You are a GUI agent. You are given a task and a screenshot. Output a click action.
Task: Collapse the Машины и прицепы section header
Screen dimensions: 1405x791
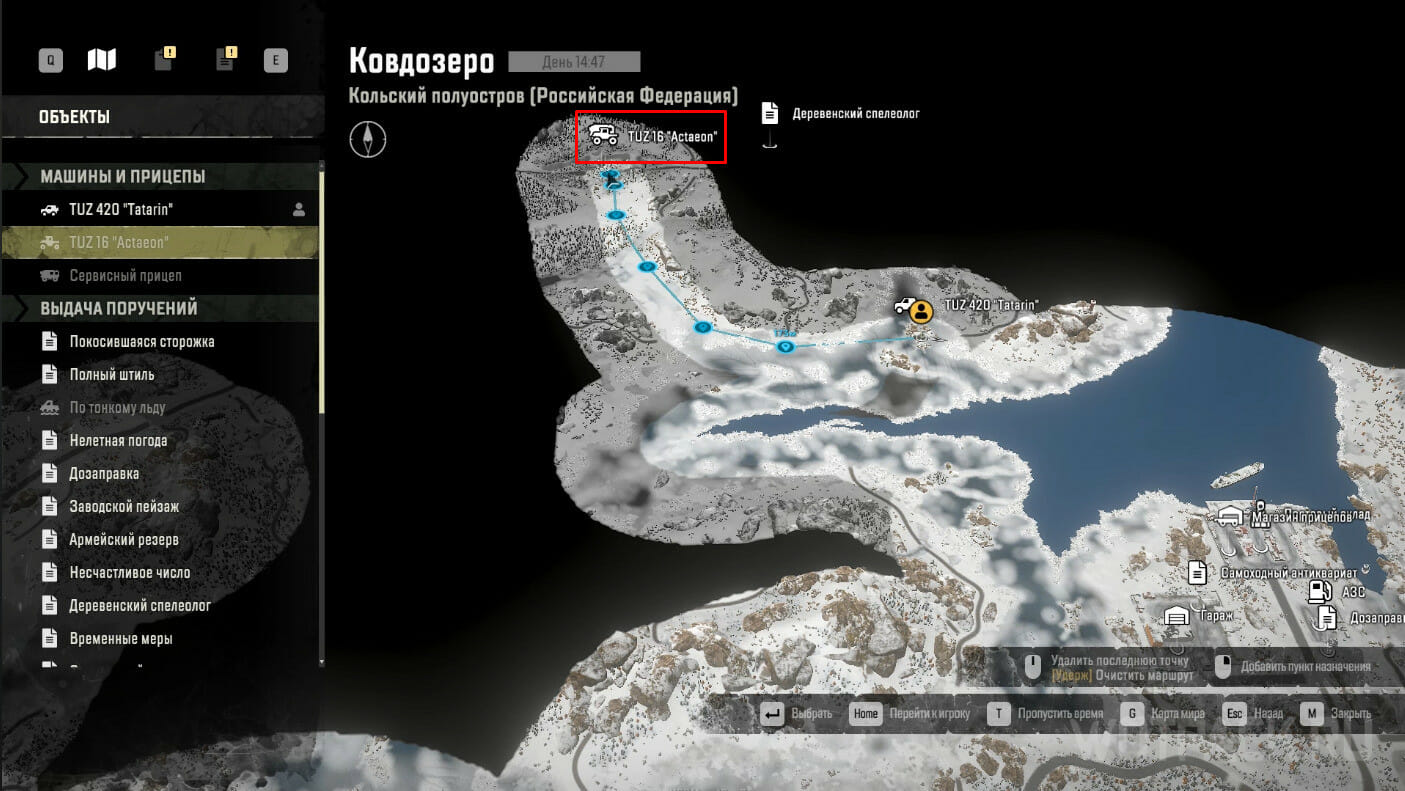(x=122, y=176)
